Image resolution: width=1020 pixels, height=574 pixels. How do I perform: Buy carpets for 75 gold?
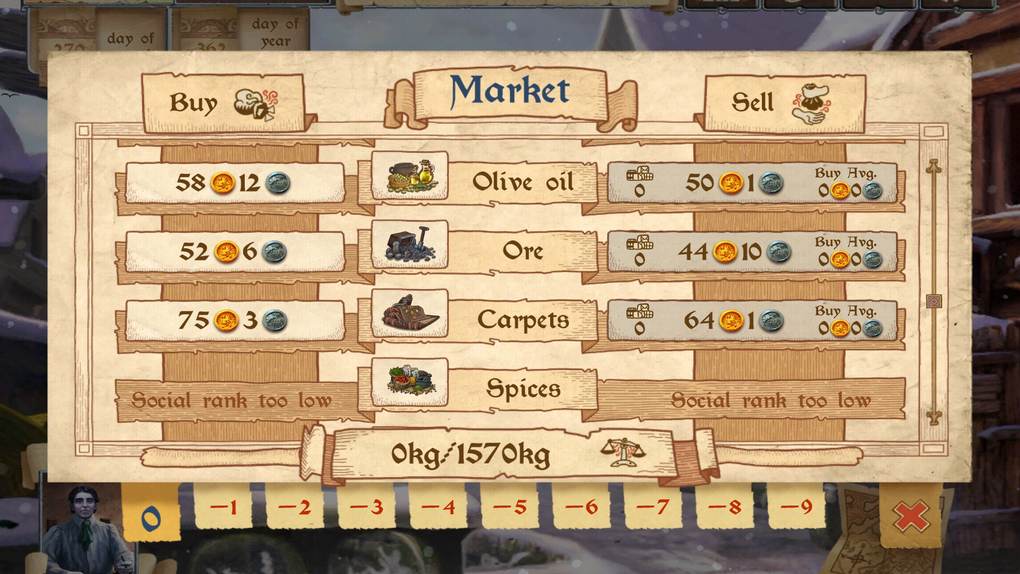coord(234,321)
